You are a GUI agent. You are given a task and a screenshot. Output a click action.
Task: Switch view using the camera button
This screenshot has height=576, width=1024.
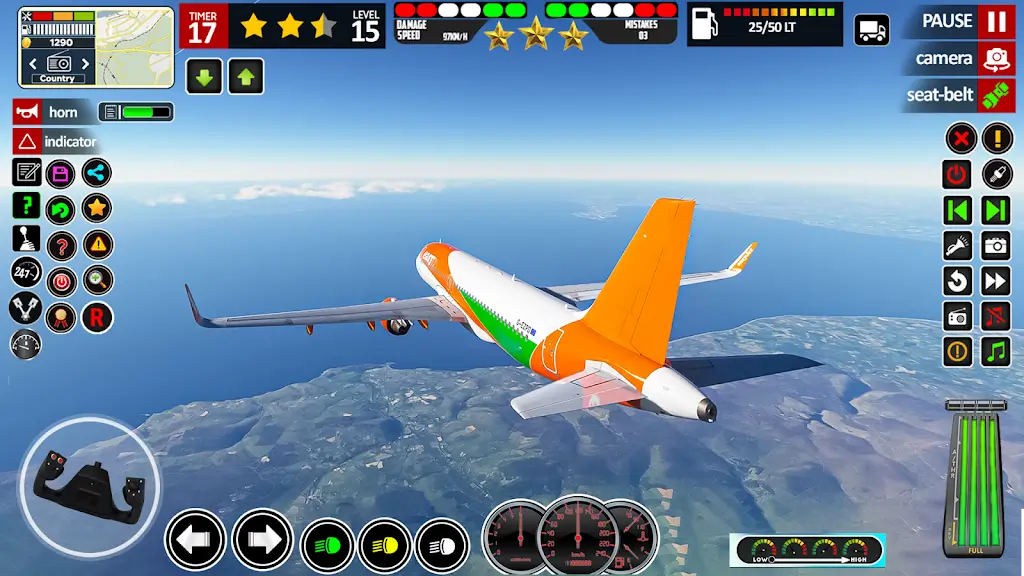tap(960, 58)
